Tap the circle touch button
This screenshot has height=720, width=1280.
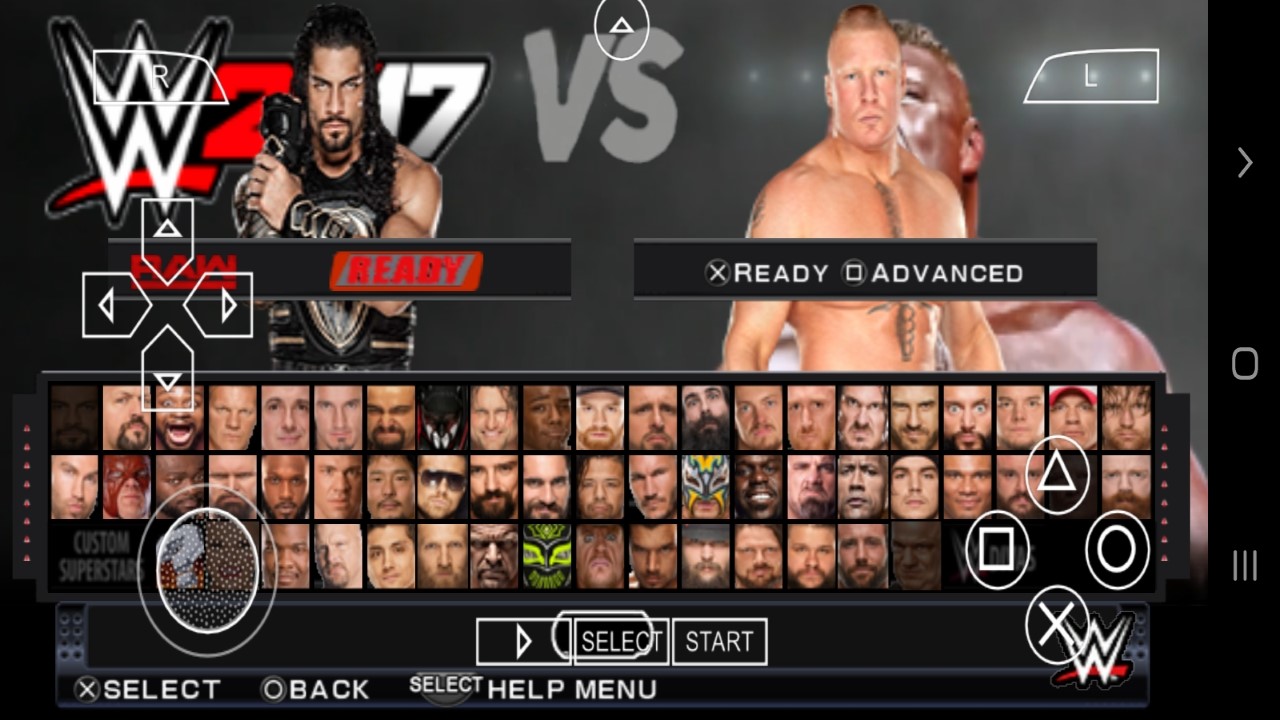[x=1117, y=548]
